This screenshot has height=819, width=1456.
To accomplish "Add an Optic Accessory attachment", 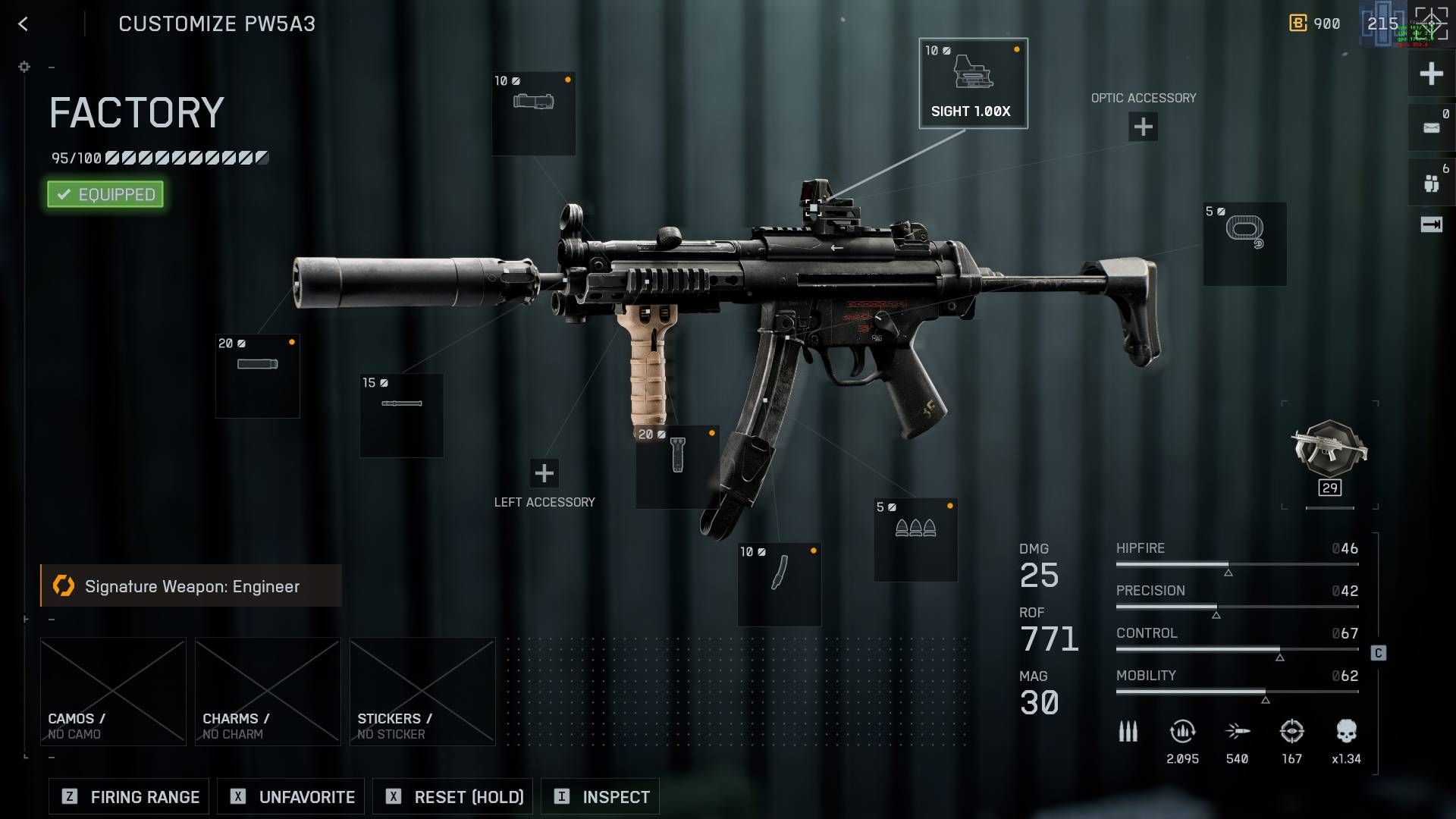I will coord(1142,127).
